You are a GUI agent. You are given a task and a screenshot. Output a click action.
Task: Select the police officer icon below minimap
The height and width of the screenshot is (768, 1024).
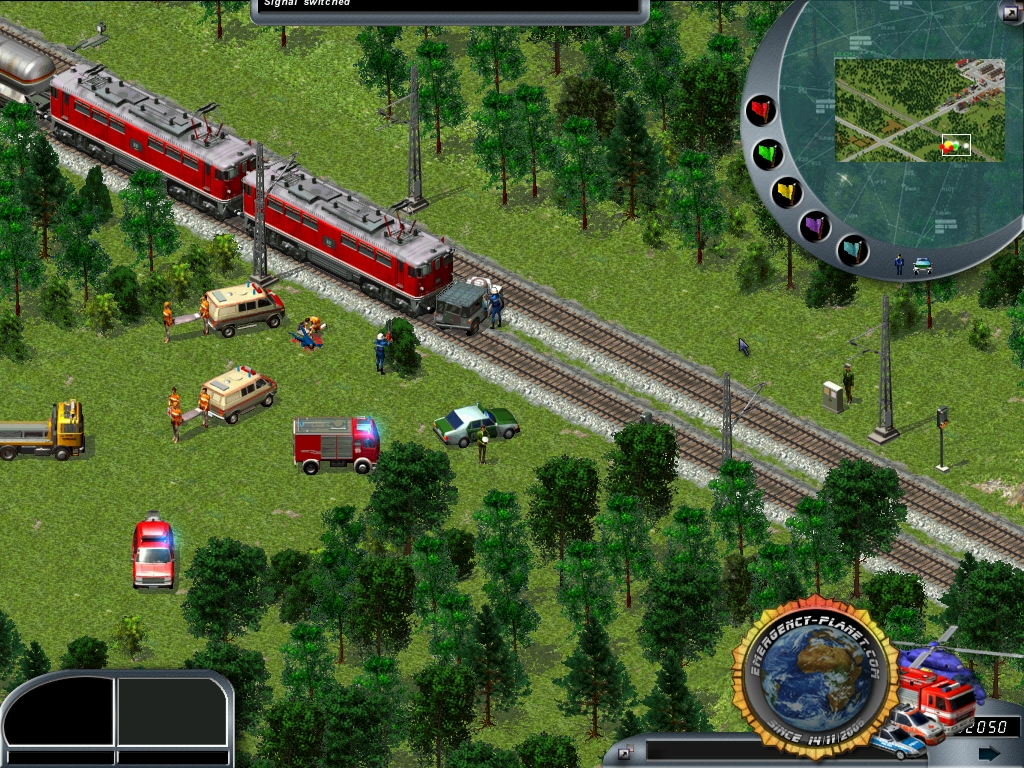tap(899, 264)
